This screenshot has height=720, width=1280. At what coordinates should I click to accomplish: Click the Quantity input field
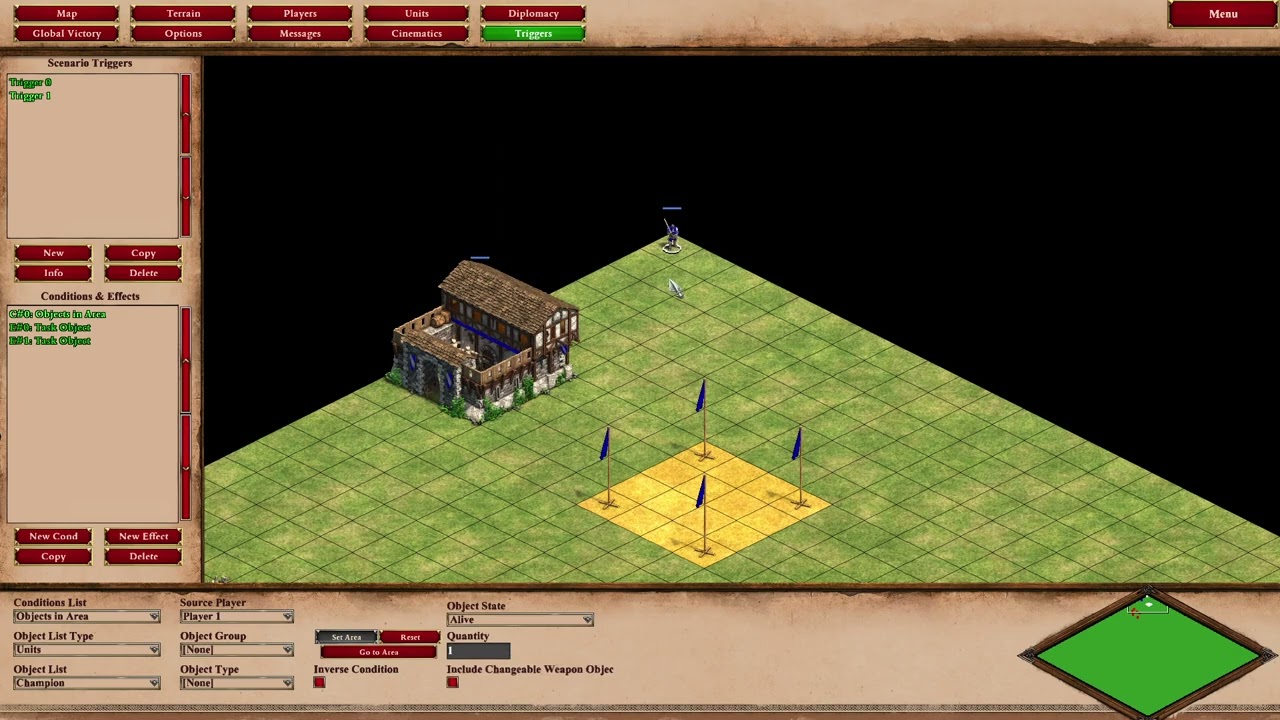(x=477, y=649)
